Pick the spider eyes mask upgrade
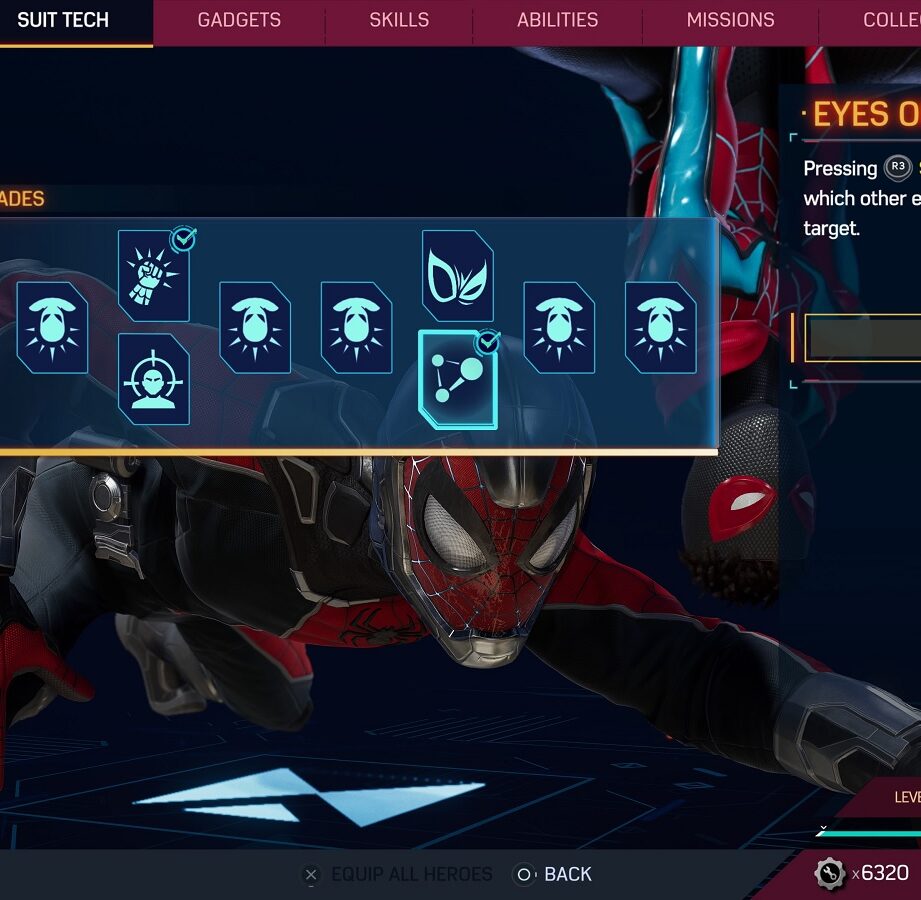Screen dimensions: 921x900 tap(457, 276)
